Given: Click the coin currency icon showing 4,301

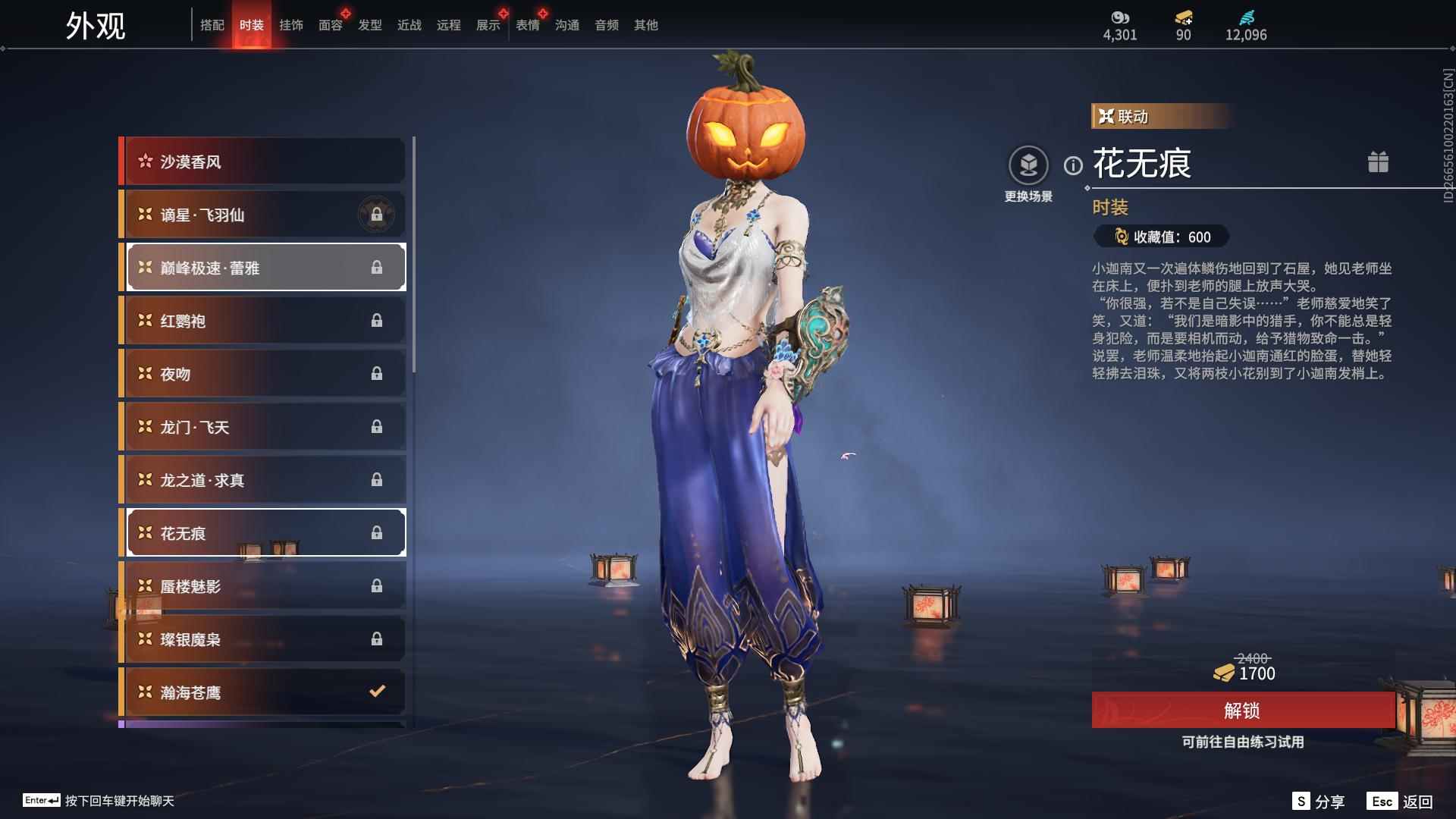Looking at the screenshot, I should 1120,17.
